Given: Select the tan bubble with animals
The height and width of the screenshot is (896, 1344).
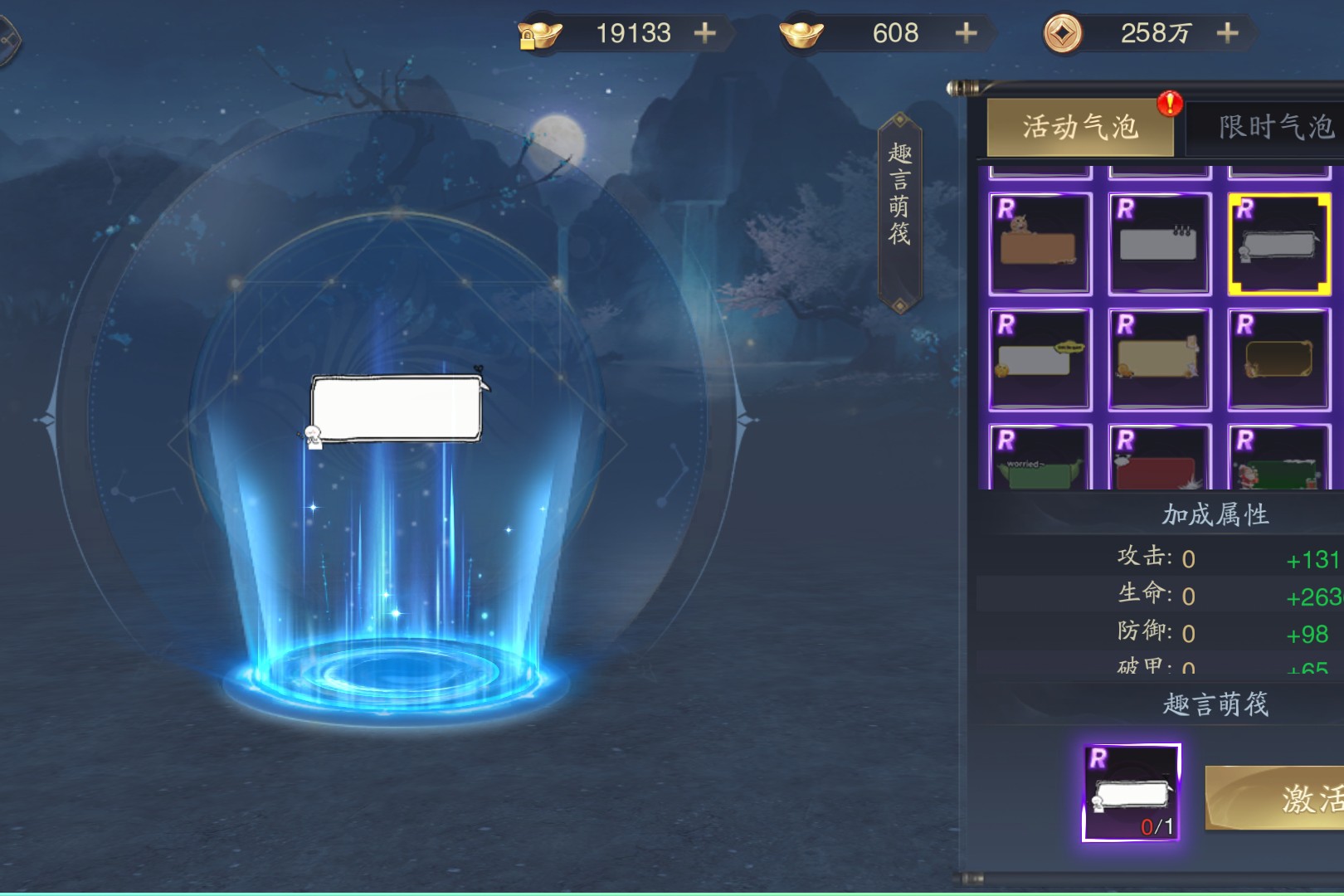Looking at the screenshot, I should [x=1159, y=359].
